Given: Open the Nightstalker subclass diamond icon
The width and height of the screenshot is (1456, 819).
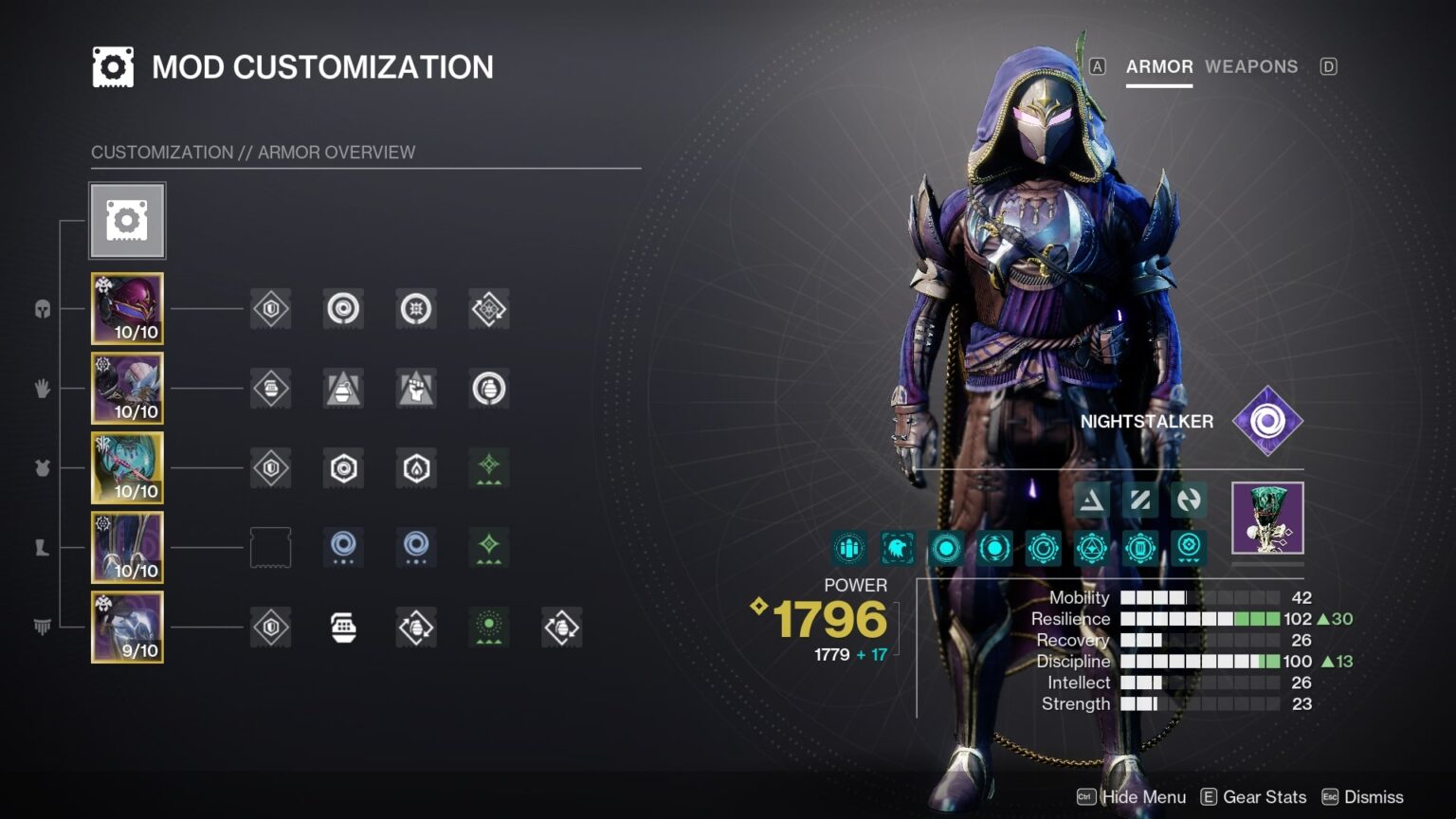Looking at the screenshot, I should pos(1267,421).
